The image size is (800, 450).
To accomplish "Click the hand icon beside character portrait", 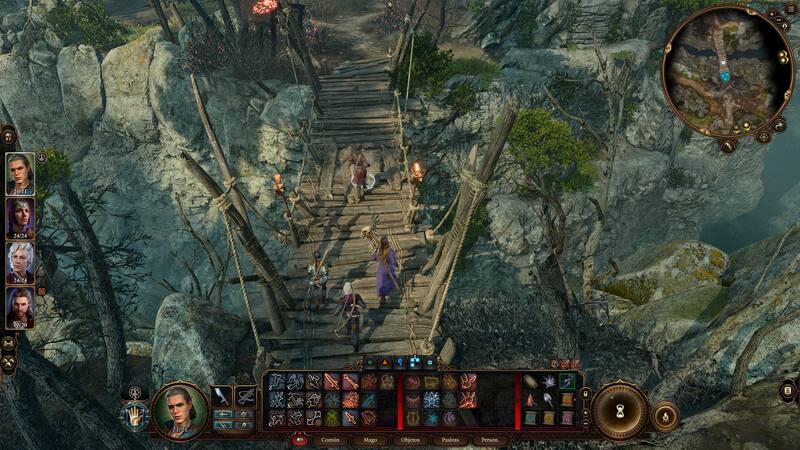I will tap(132, 414).
